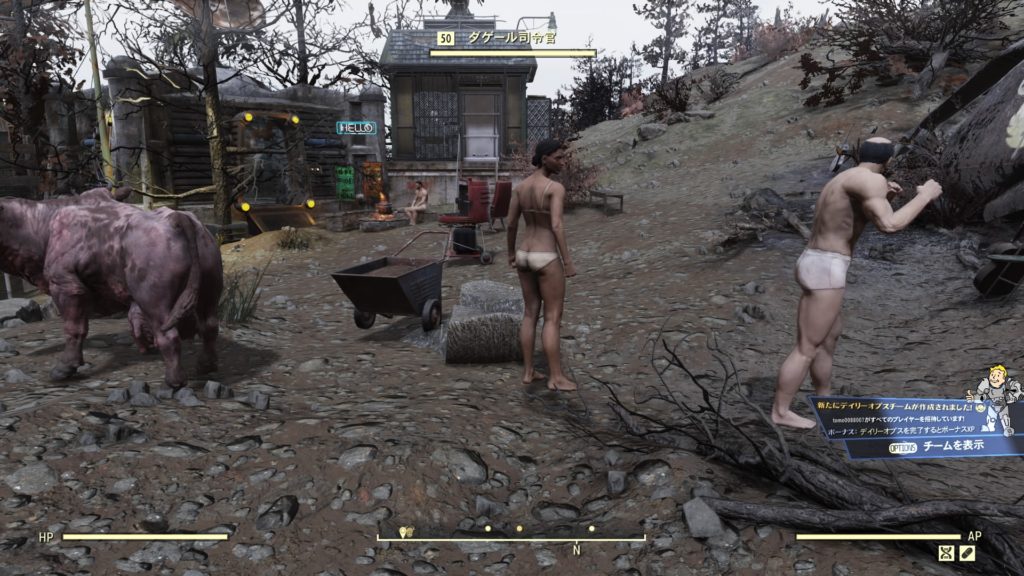Click the N heading on the compass
Image resolution: width=1024 pixels, height=576 pixels.
(x=576, y=550)
